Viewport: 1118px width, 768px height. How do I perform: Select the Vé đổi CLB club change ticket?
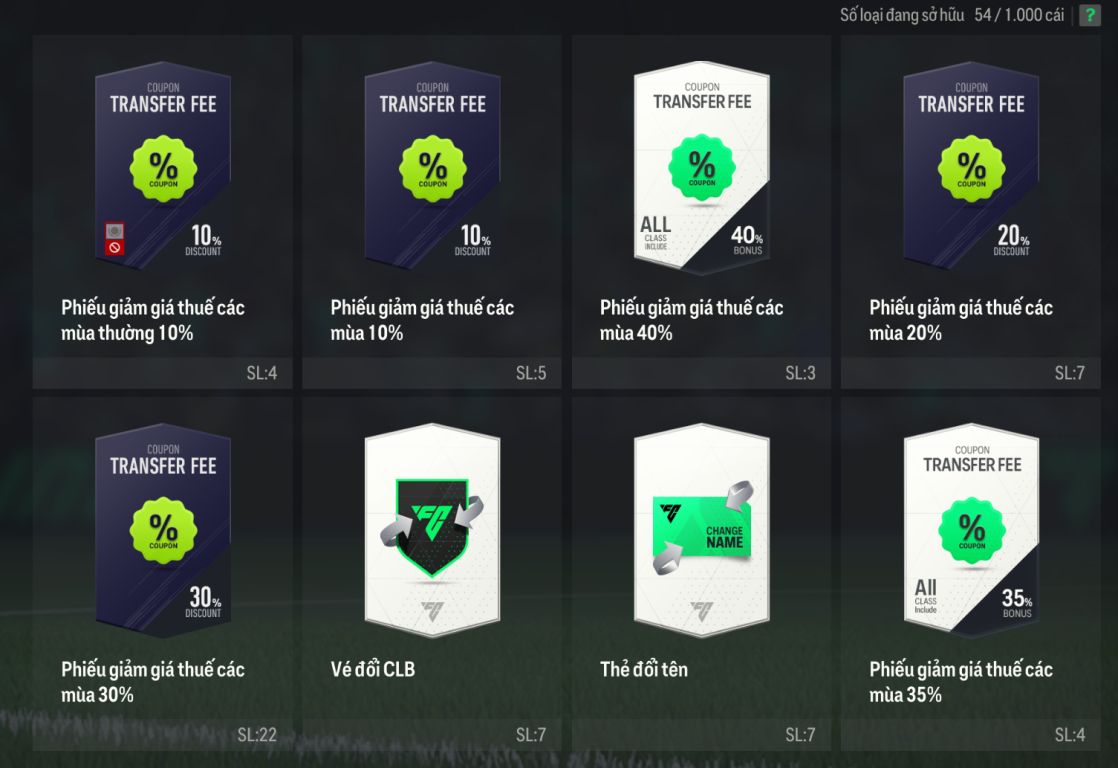click(432, 532)
